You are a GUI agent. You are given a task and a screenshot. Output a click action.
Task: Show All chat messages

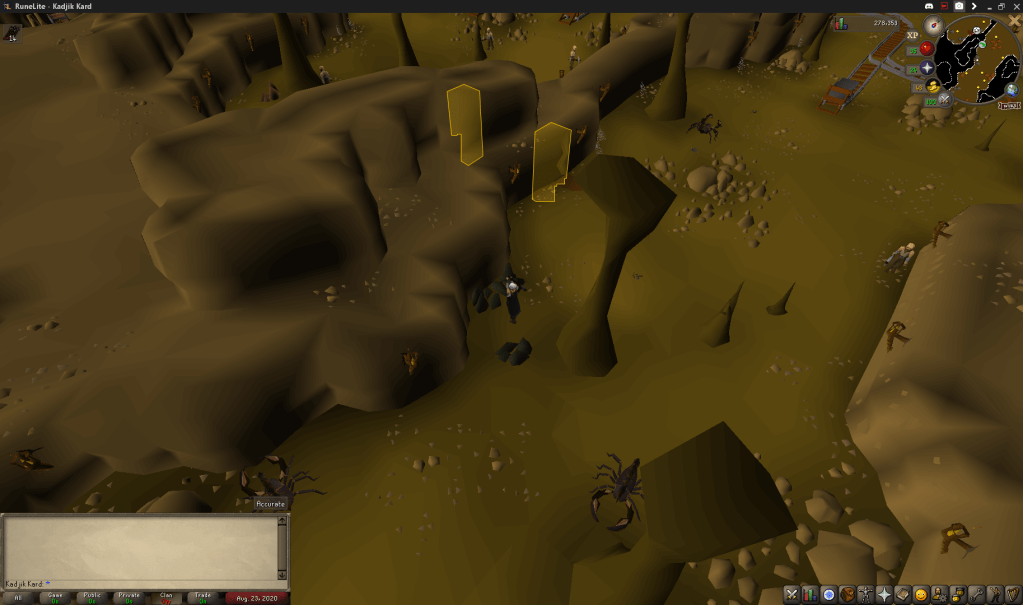pyautogui.click(x=18, y=598)
